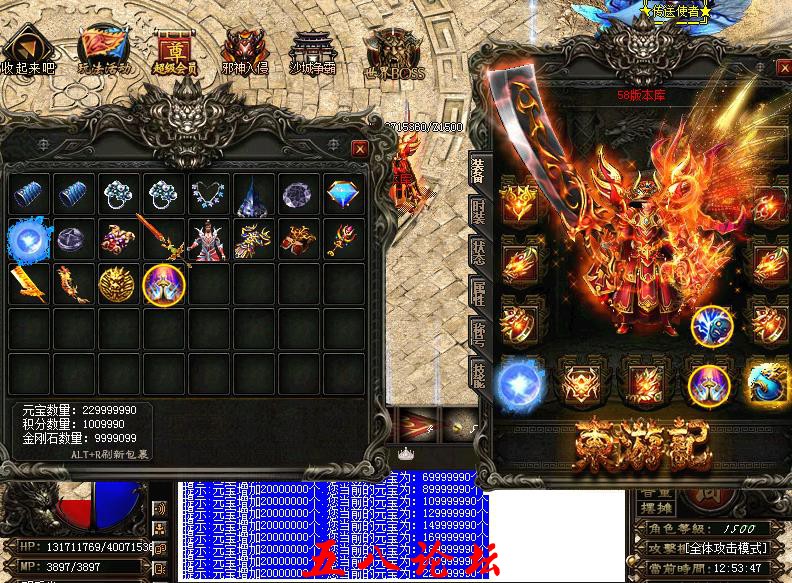The width and height of the screenshot is (792, 583).
Task: Select the heart-shaped necklace in bag
Action: pos(208,195)
